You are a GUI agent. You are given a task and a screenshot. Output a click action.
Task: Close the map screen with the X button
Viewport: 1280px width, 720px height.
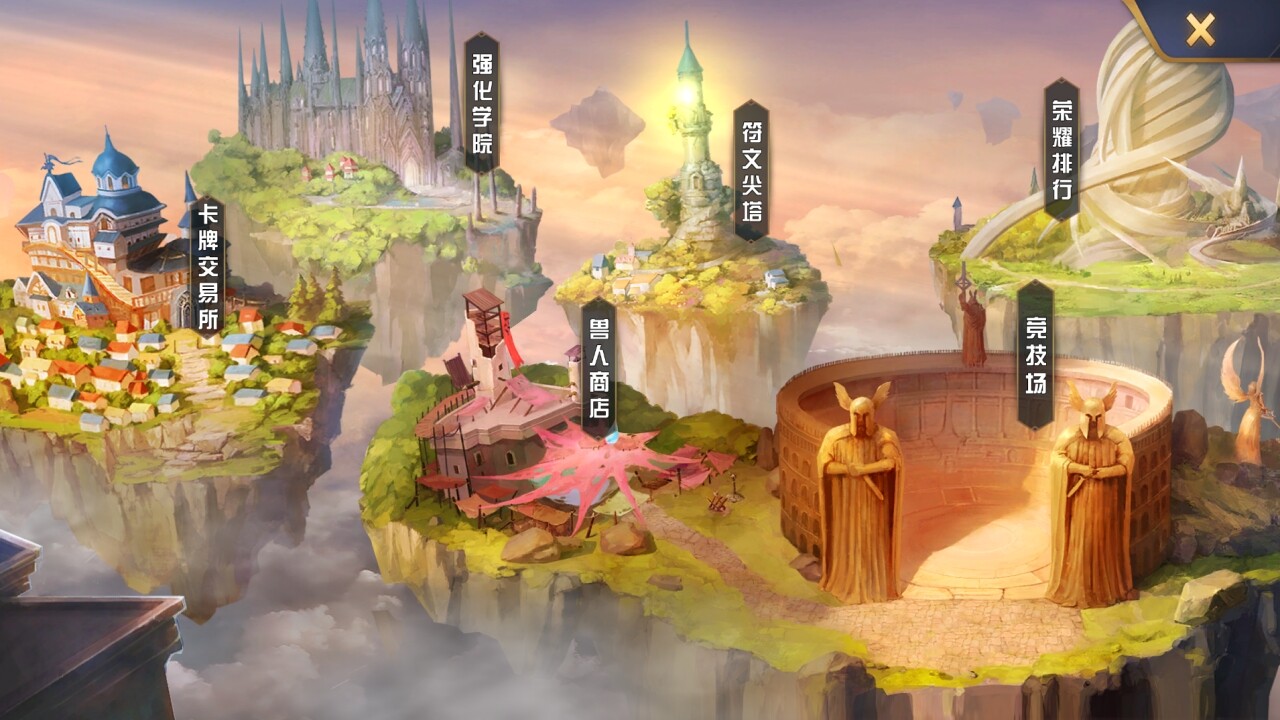pyautogui.click(x=1199, y=27)
